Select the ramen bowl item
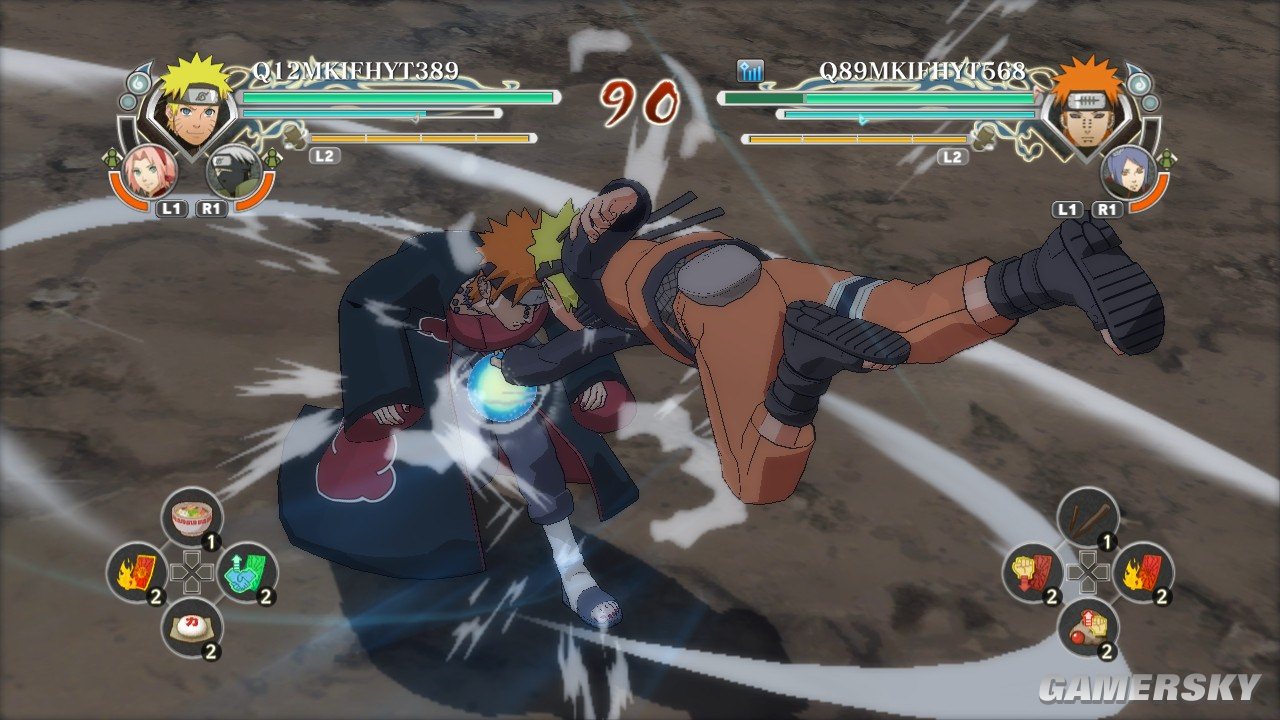The image size is (1280, 720). coord(191,518)
